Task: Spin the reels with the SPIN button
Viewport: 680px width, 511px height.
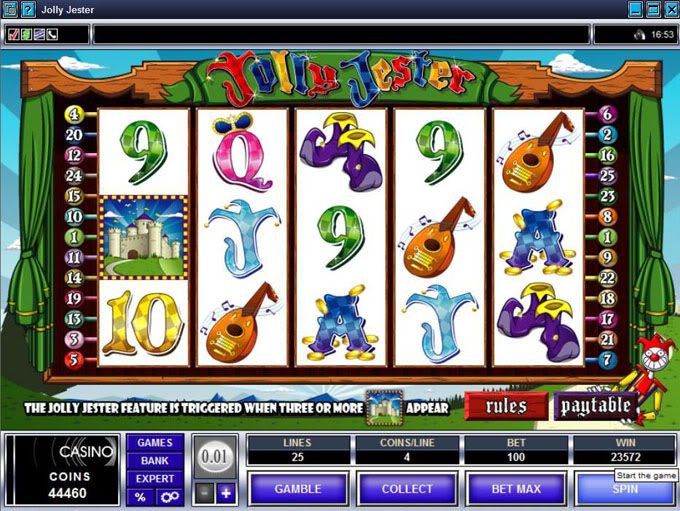Action: click(x=625, y=489)
